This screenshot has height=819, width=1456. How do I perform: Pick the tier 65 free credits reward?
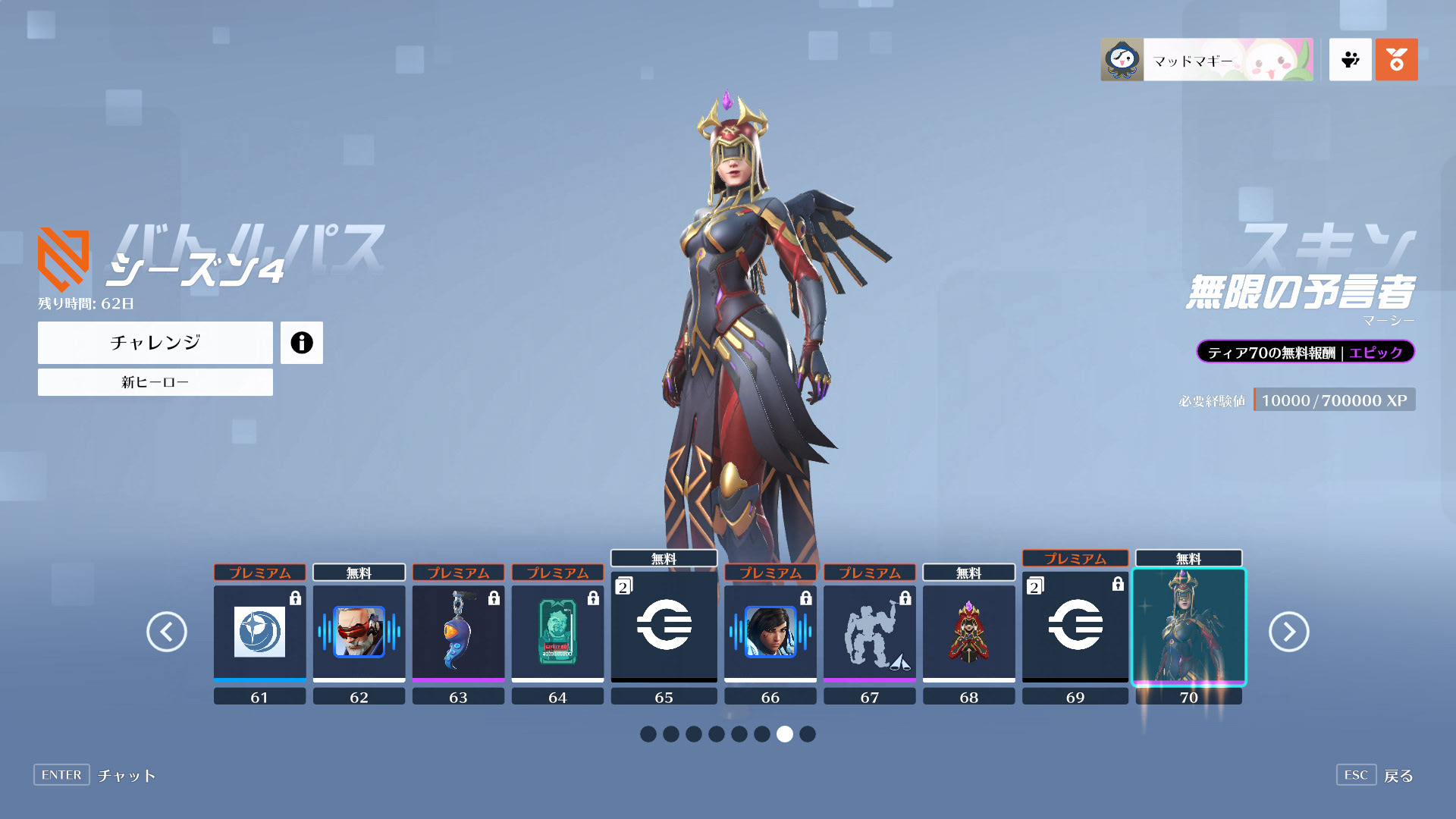(x=664, y=625)
